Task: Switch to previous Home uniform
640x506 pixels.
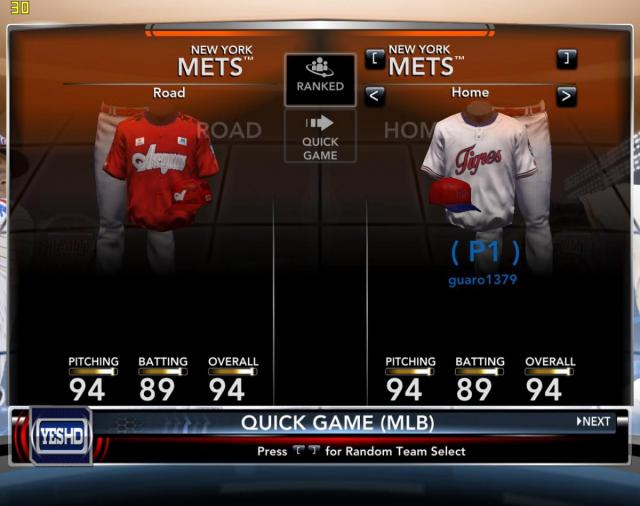Action: coord(375,96)
